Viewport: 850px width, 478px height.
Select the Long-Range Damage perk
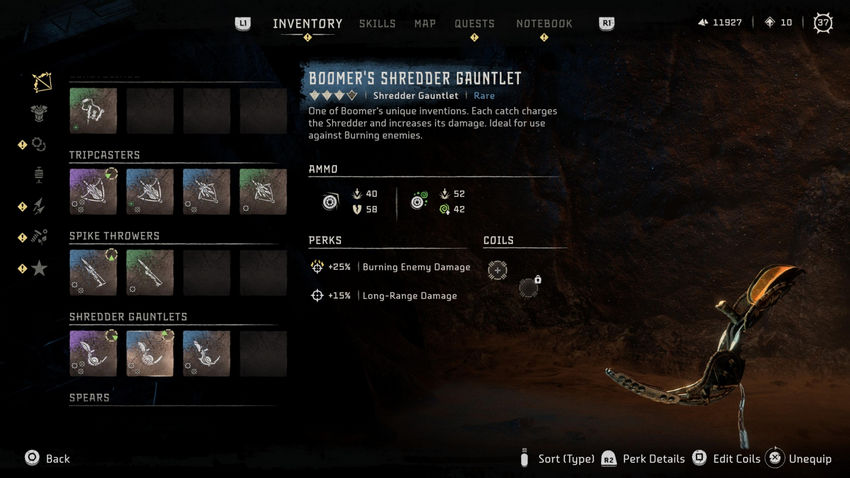(x=387, y=296)
